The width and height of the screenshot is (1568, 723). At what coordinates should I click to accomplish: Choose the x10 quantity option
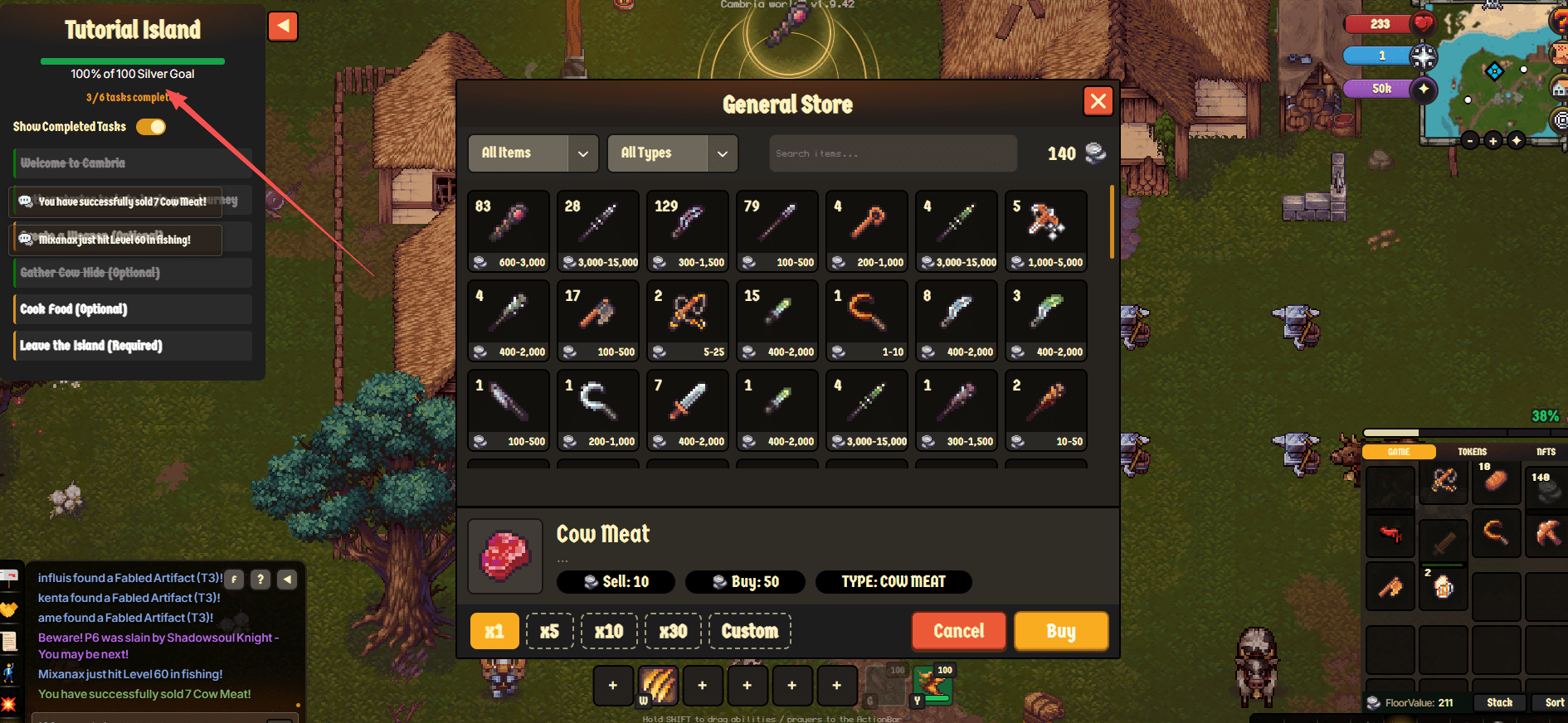pyautogui.click(x=609, y=631)
